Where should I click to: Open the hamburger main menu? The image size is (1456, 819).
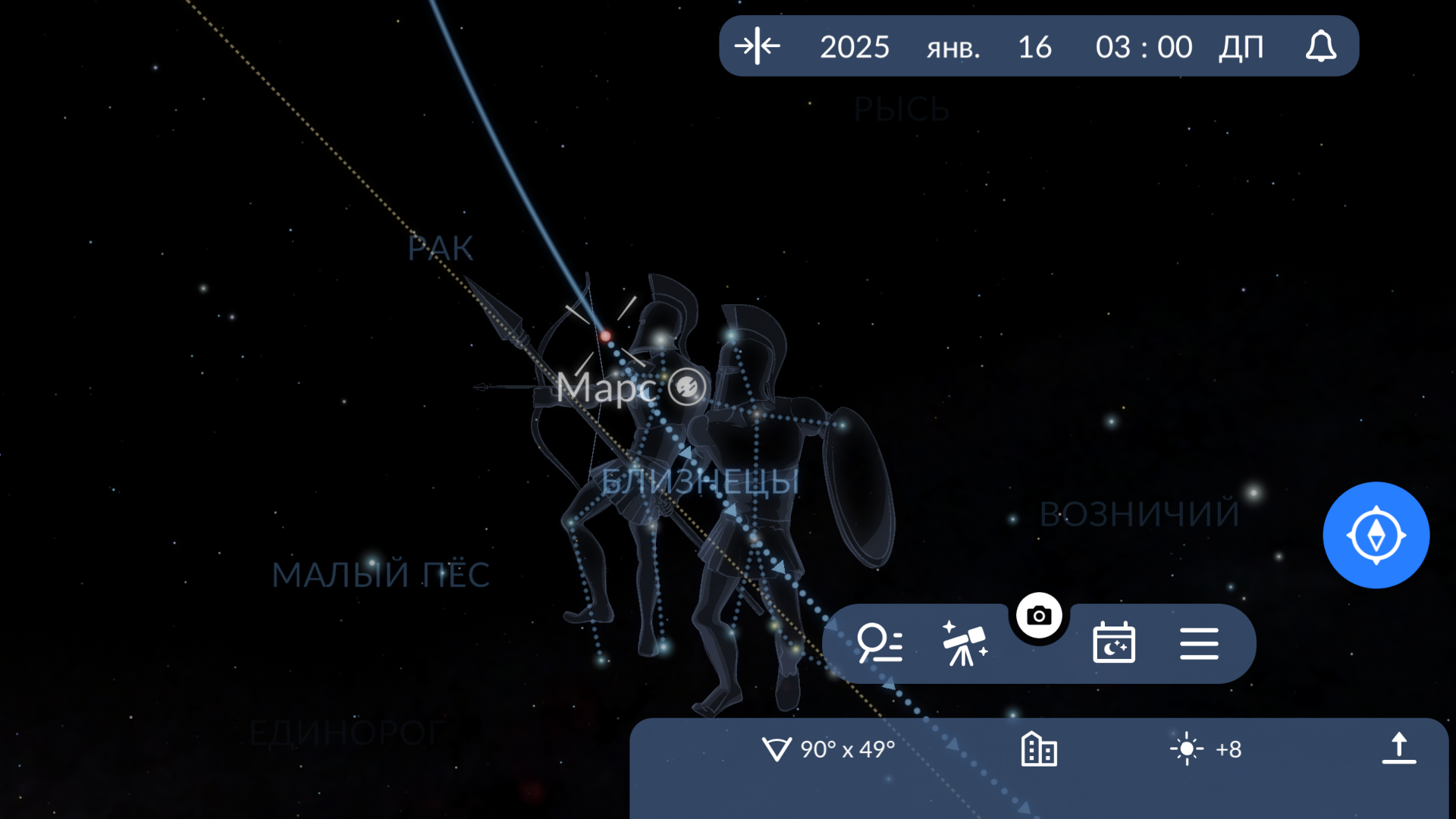1199,643
